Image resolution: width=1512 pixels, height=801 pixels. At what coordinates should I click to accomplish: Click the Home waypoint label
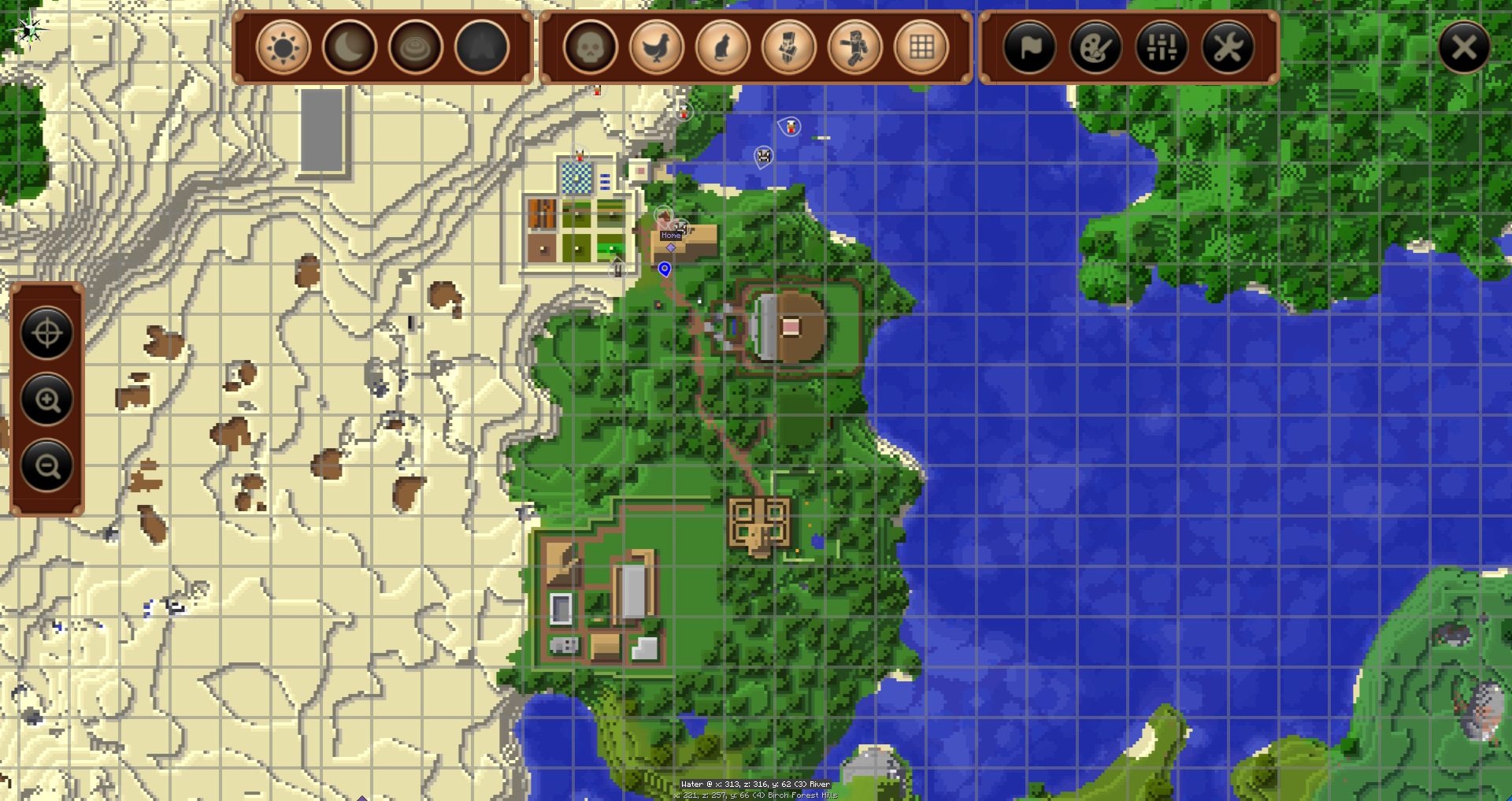[671, 235]
